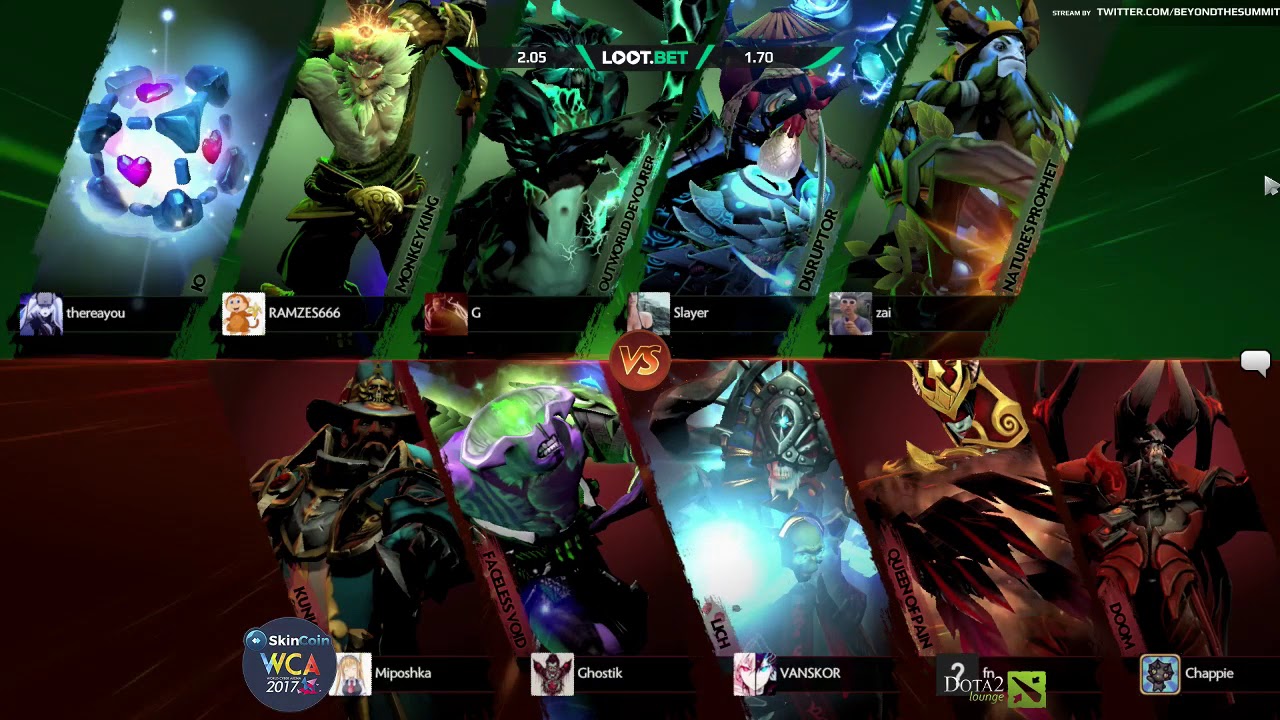Screen dimensions: 1280x720
Task: Select VANSKOR's player entry
Action: [809, 673]
